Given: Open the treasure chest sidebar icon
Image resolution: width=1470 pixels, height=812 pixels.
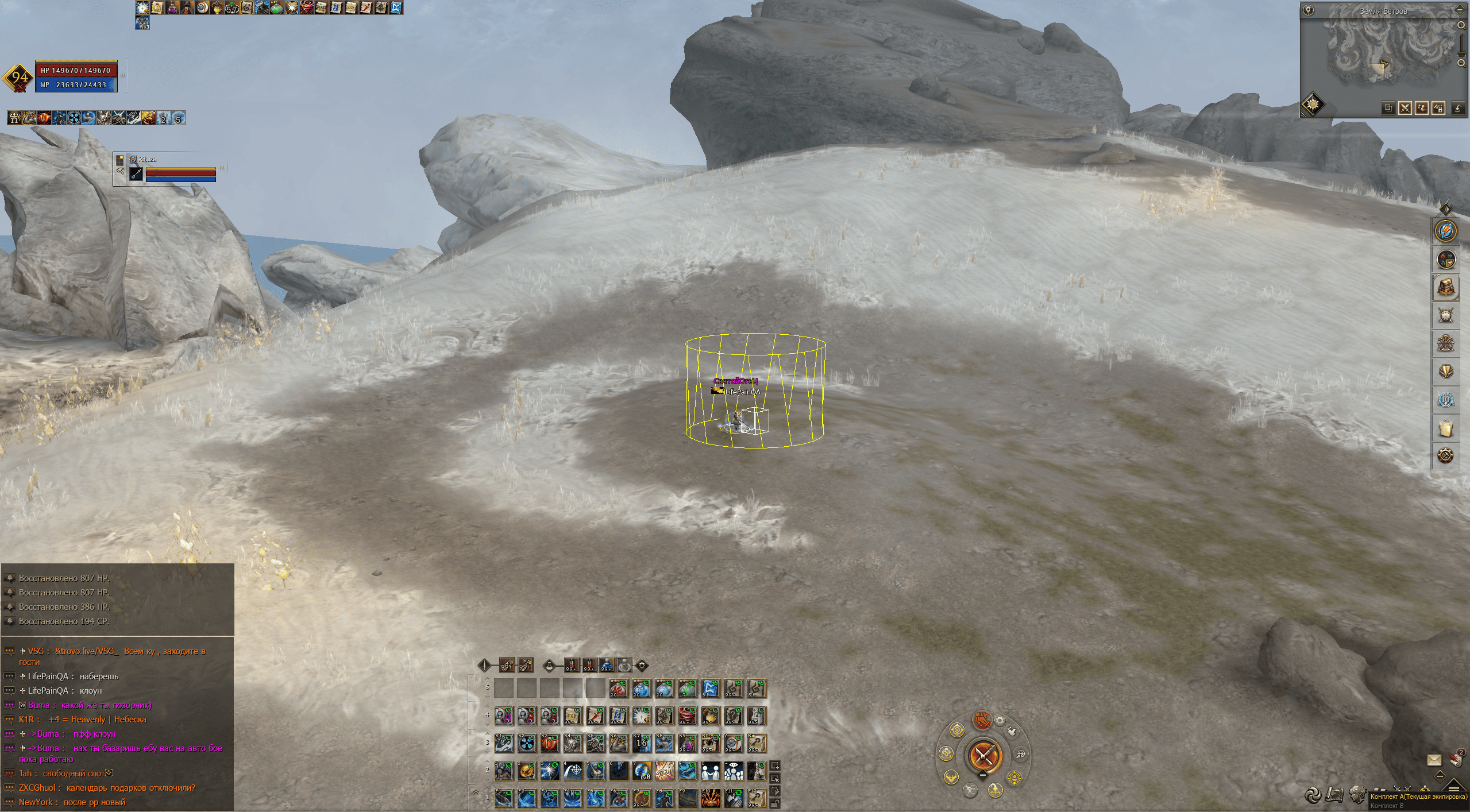Looking at the screenshot, I should click(x=1445, y=287).
